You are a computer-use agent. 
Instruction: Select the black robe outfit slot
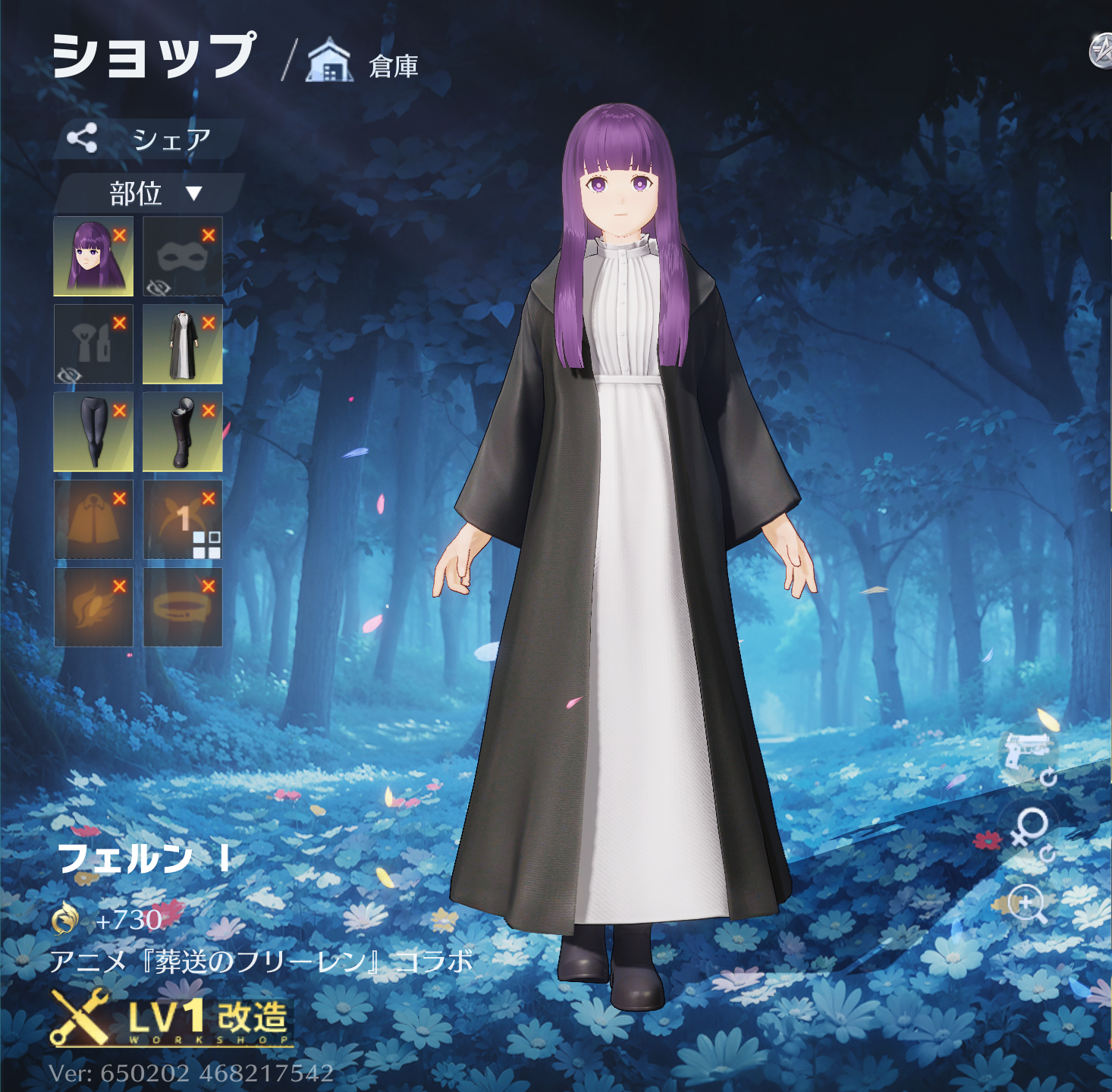click(182, 344)
